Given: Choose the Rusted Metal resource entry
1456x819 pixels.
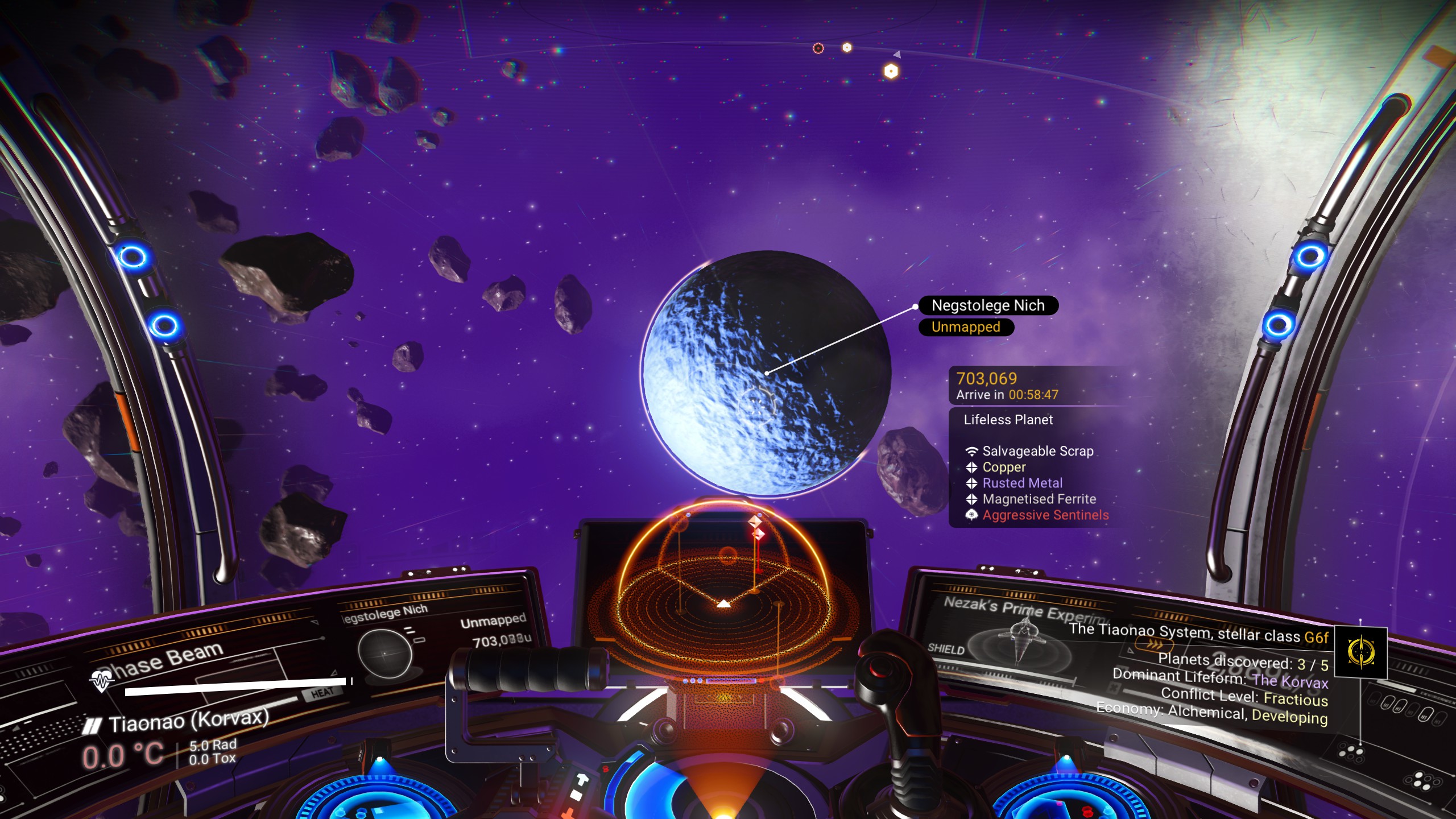Looking at the screenshot, I should pyautogui.click(x=1022, y=483).
